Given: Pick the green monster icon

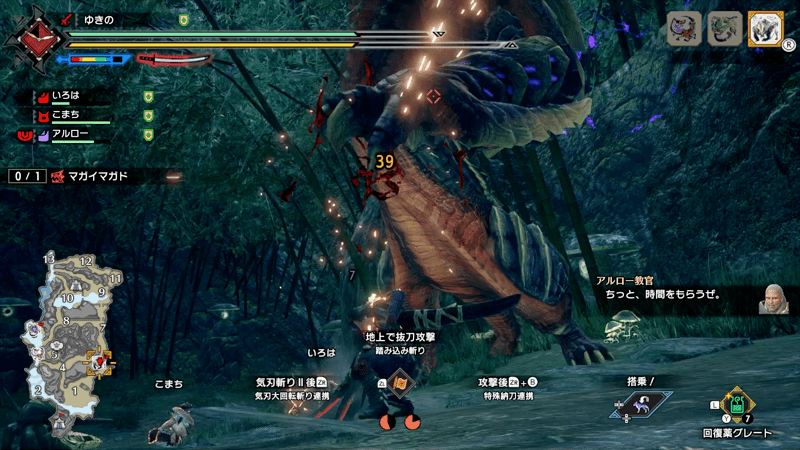Looking at the screenshot, I should [724, 28].
